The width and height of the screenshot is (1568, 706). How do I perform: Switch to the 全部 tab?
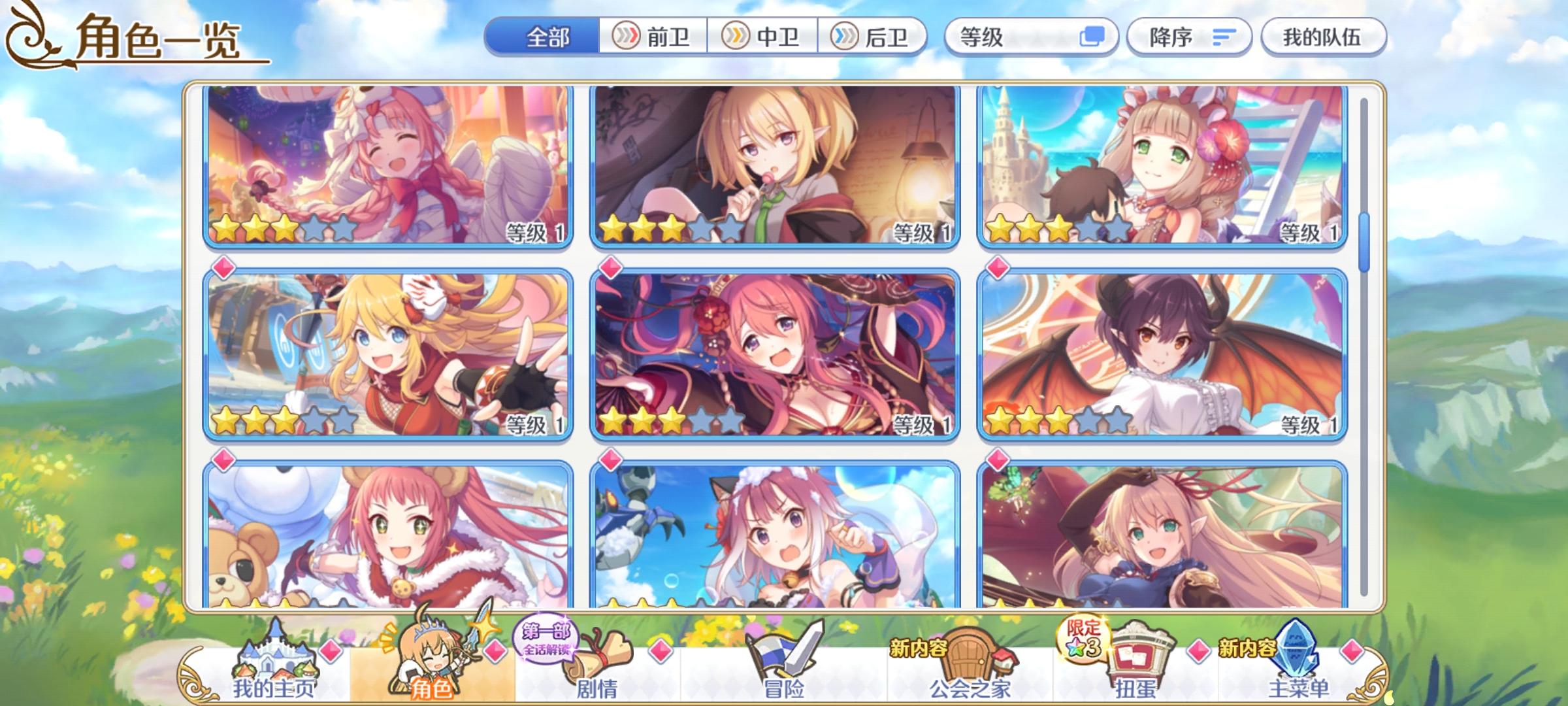click(x=547, y=37)
